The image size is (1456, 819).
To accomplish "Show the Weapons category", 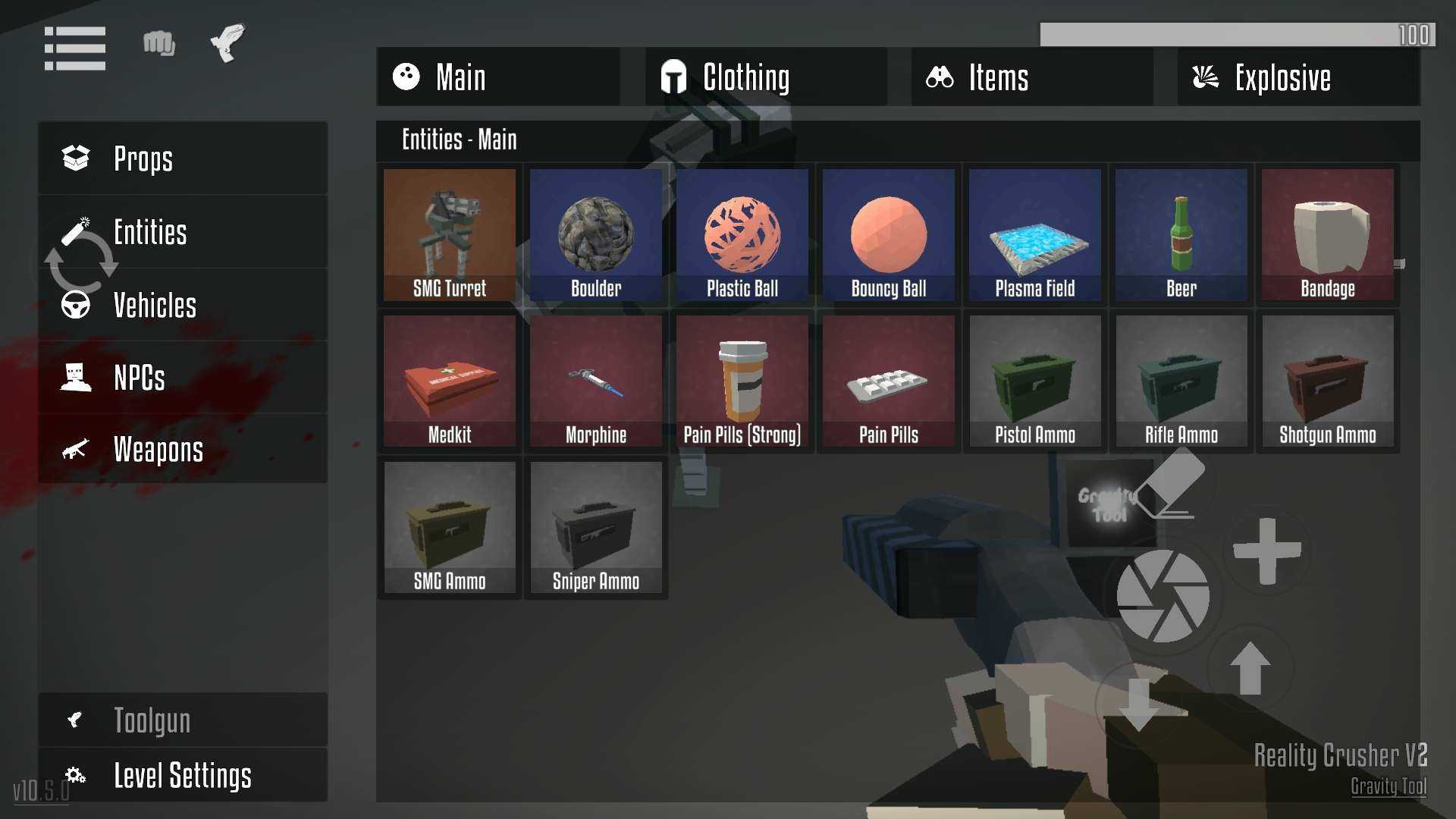I will point(182,450).
